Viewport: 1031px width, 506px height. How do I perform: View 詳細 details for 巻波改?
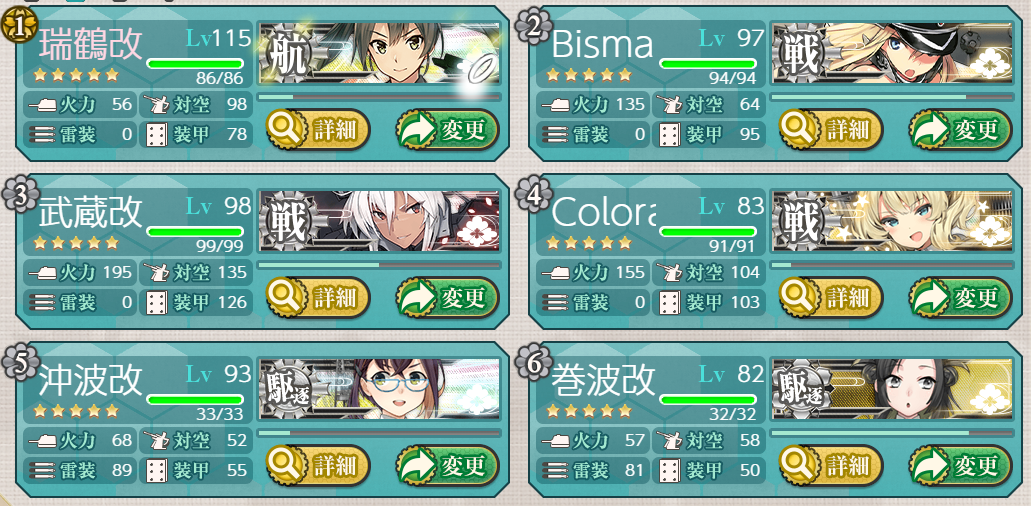(831, 466)
